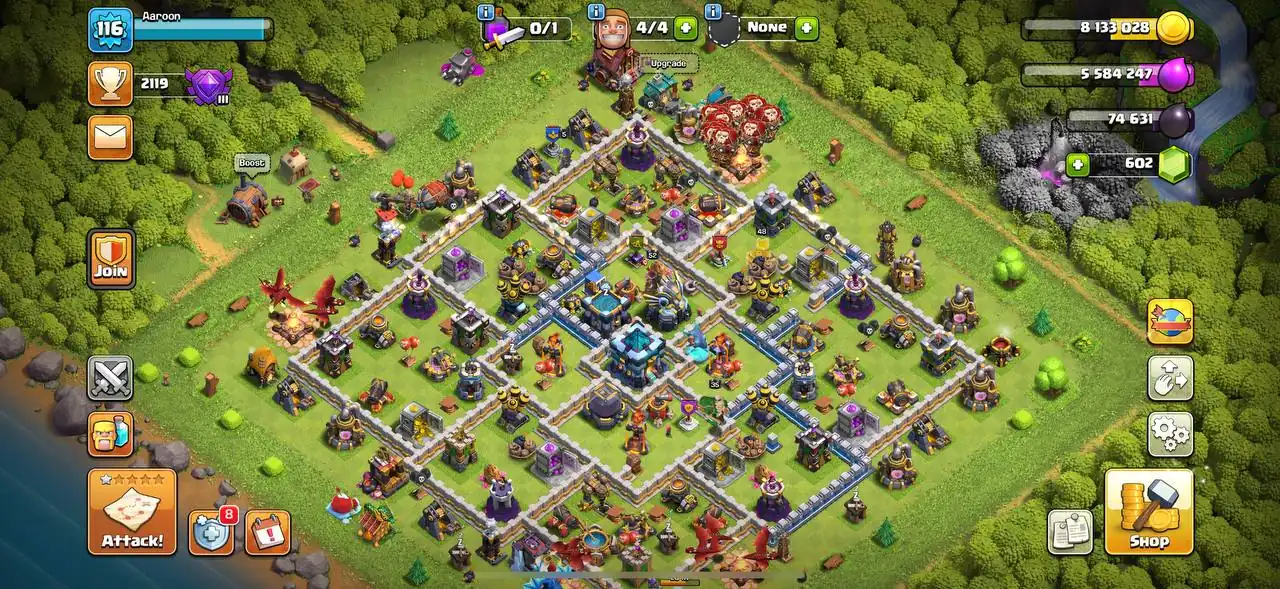
Task: Show info for the 0/1 laboratory counter
Action: (486, 13)
